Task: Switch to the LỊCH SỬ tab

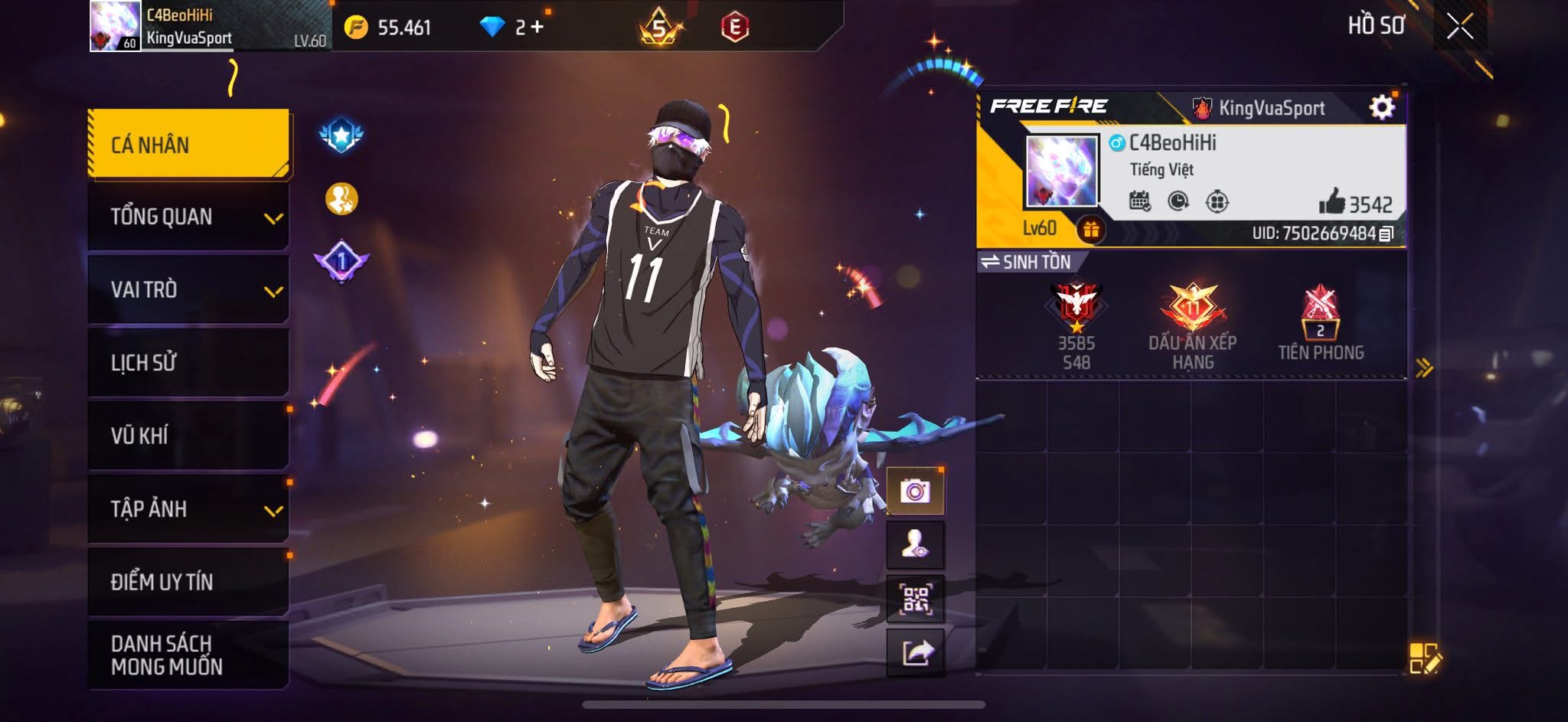Action: [x=188, y=362]
